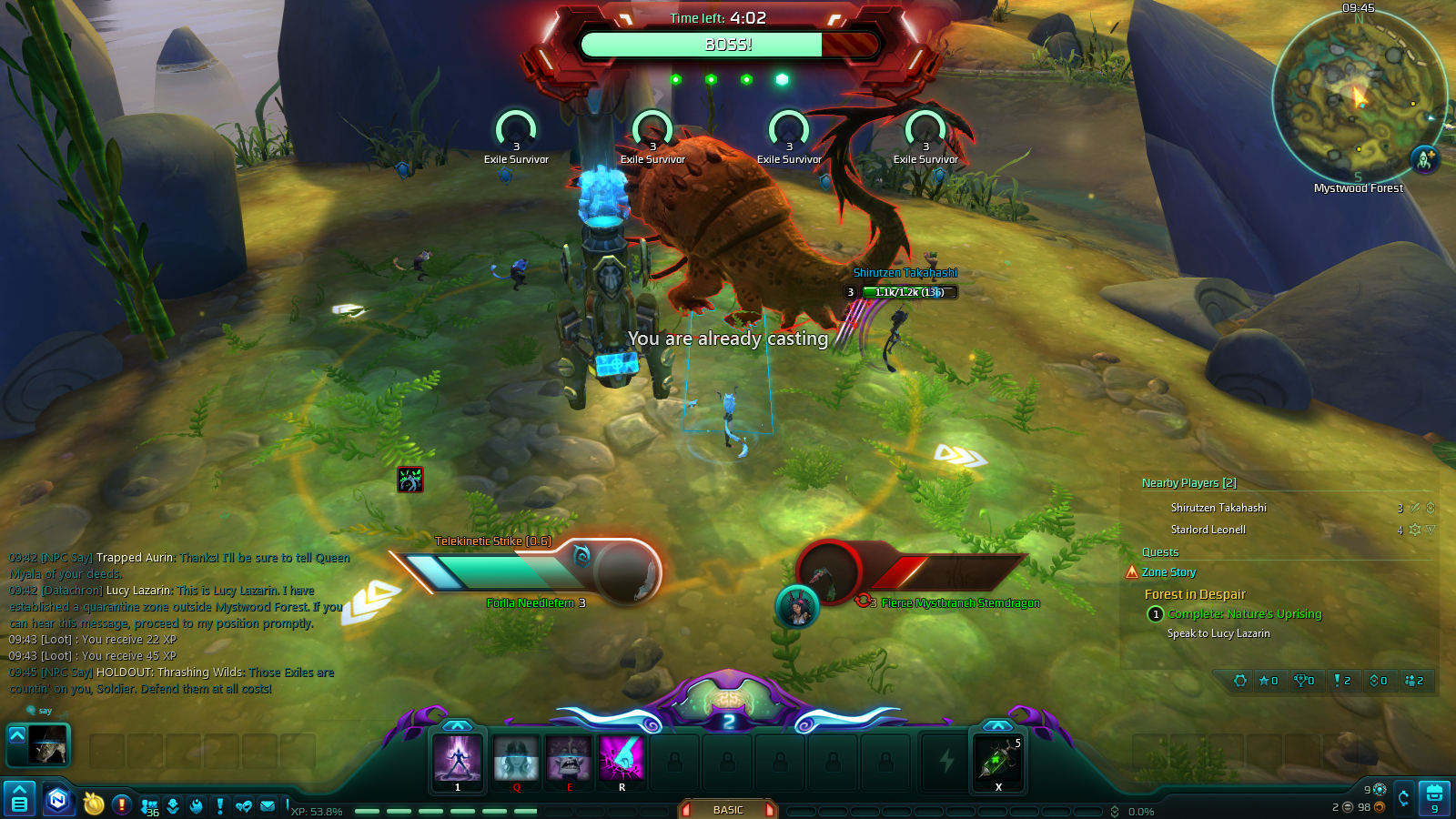This screenshot has height=819, width=1456.
Task: Click the circular challenge refresh icon
Action: point(1404,797)
